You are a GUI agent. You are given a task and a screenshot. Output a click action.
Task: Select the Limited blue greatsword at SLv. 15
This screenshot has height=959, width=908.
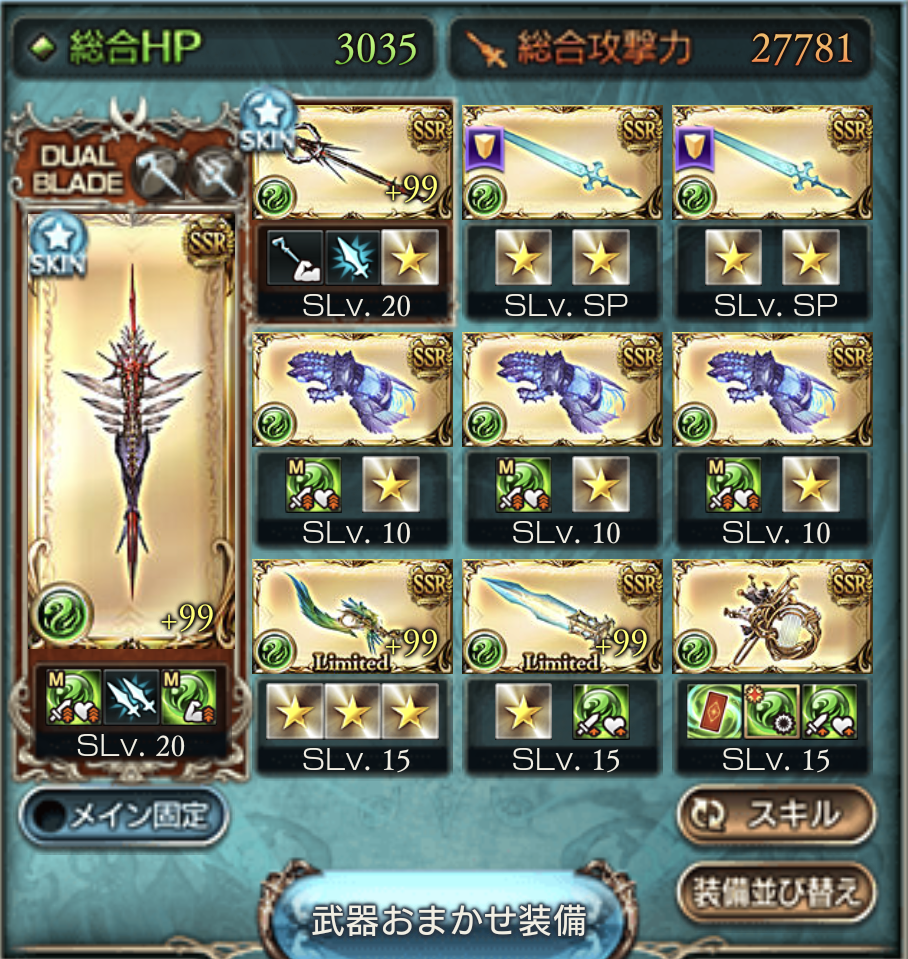point(562,615)
